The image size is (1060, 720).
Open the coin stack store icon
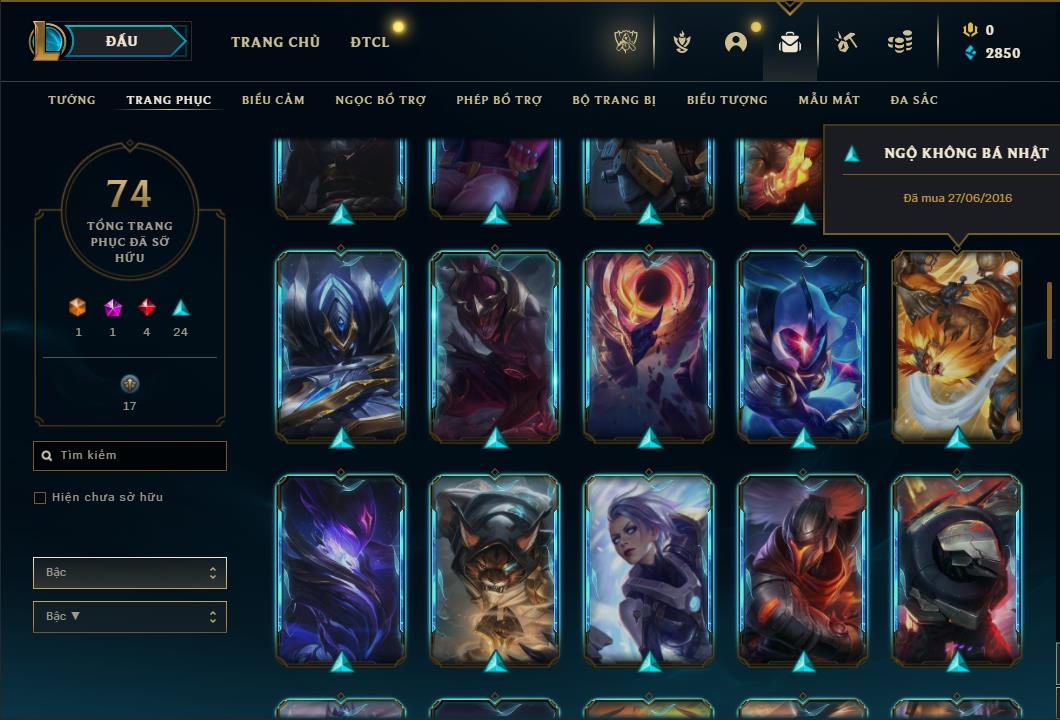(900, 42)
